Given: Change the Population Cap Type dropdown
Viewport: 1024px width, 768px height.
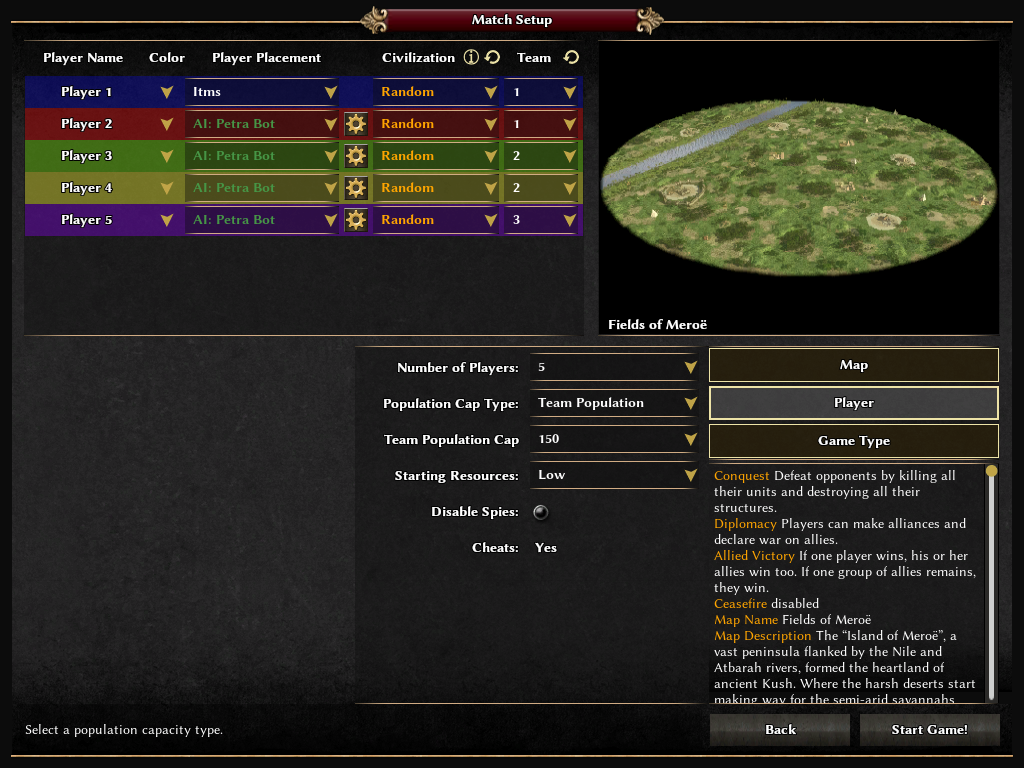Looking at the screenshot, I should (614, 403).
